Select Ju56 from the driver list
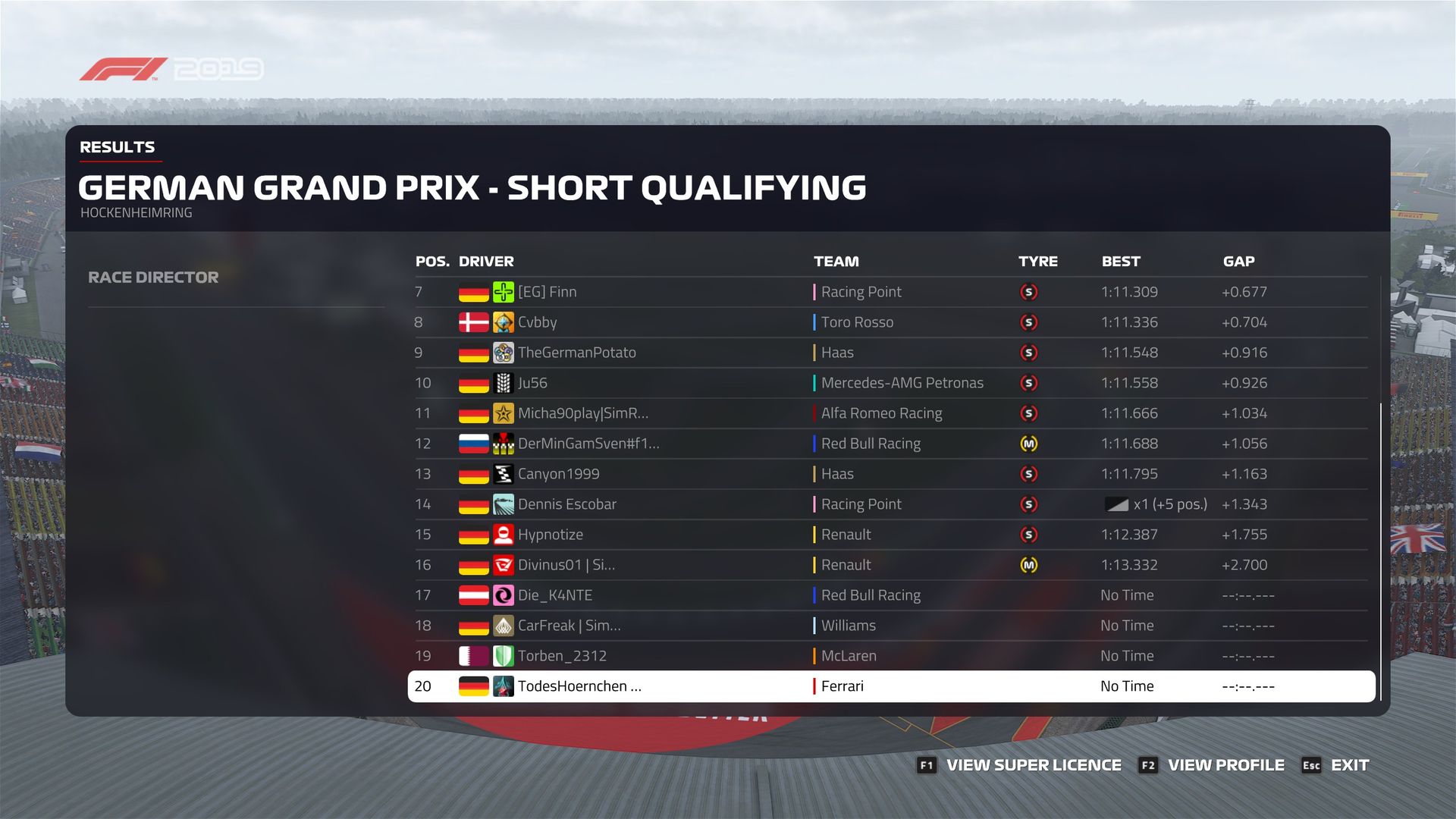This screenshot has width=1456, height=819. pyautogui.click(x=532, y=383)
